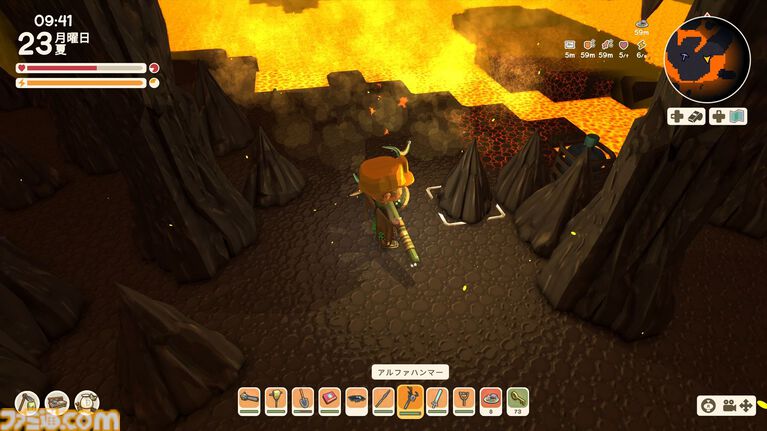
Task: Select the green key slot showing 73
Action: pos(517,401)
